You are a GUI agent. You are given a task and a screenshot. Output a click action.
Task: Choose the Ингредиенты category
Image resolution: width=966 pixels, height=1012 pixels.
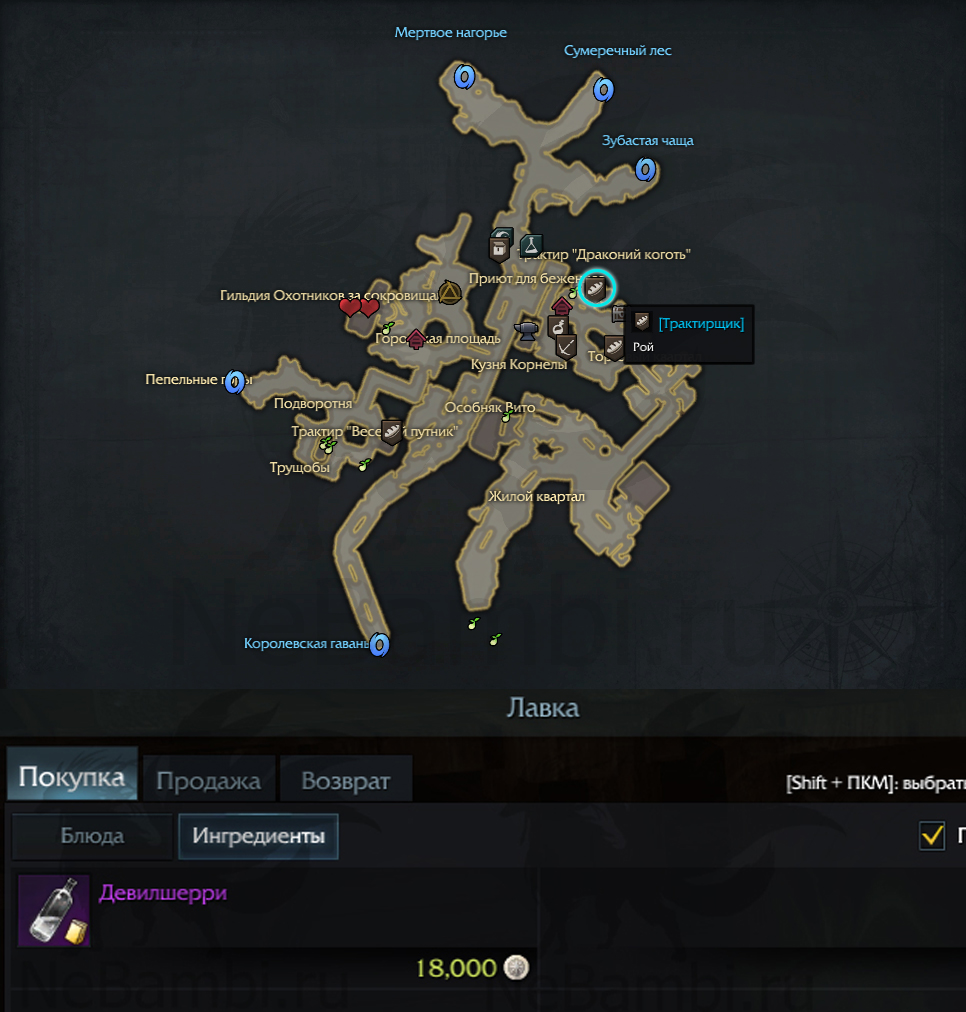pos(258,837)
